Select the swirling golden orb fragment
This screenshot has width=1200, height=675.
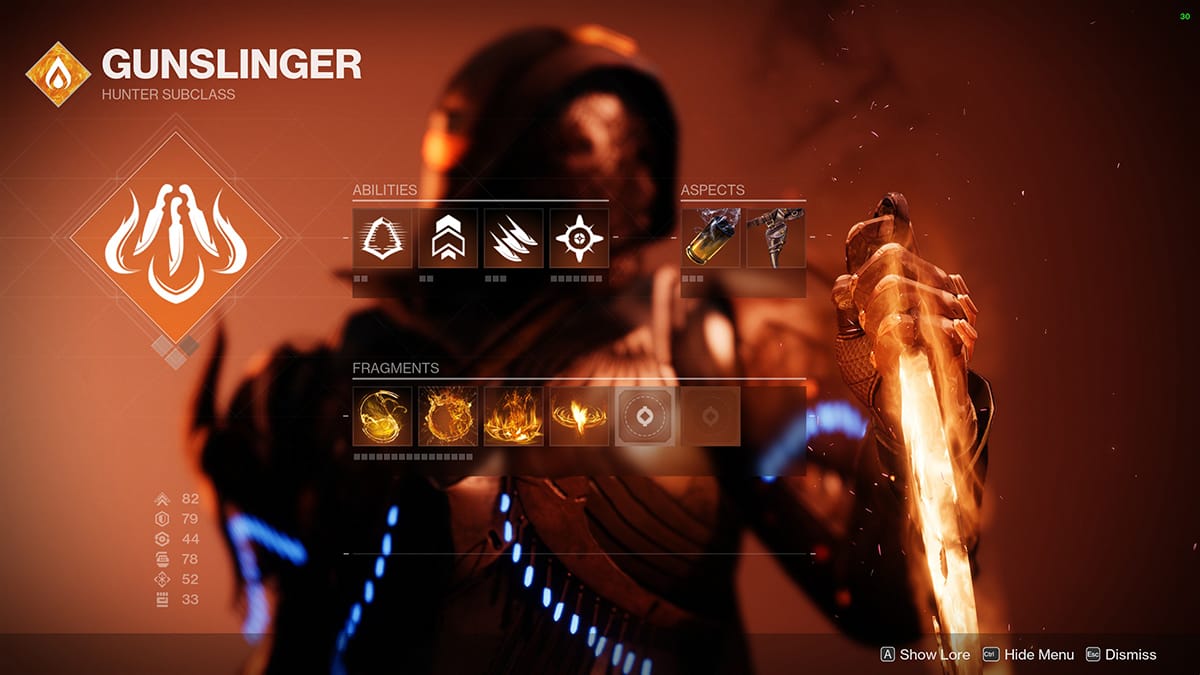point(382,416)
